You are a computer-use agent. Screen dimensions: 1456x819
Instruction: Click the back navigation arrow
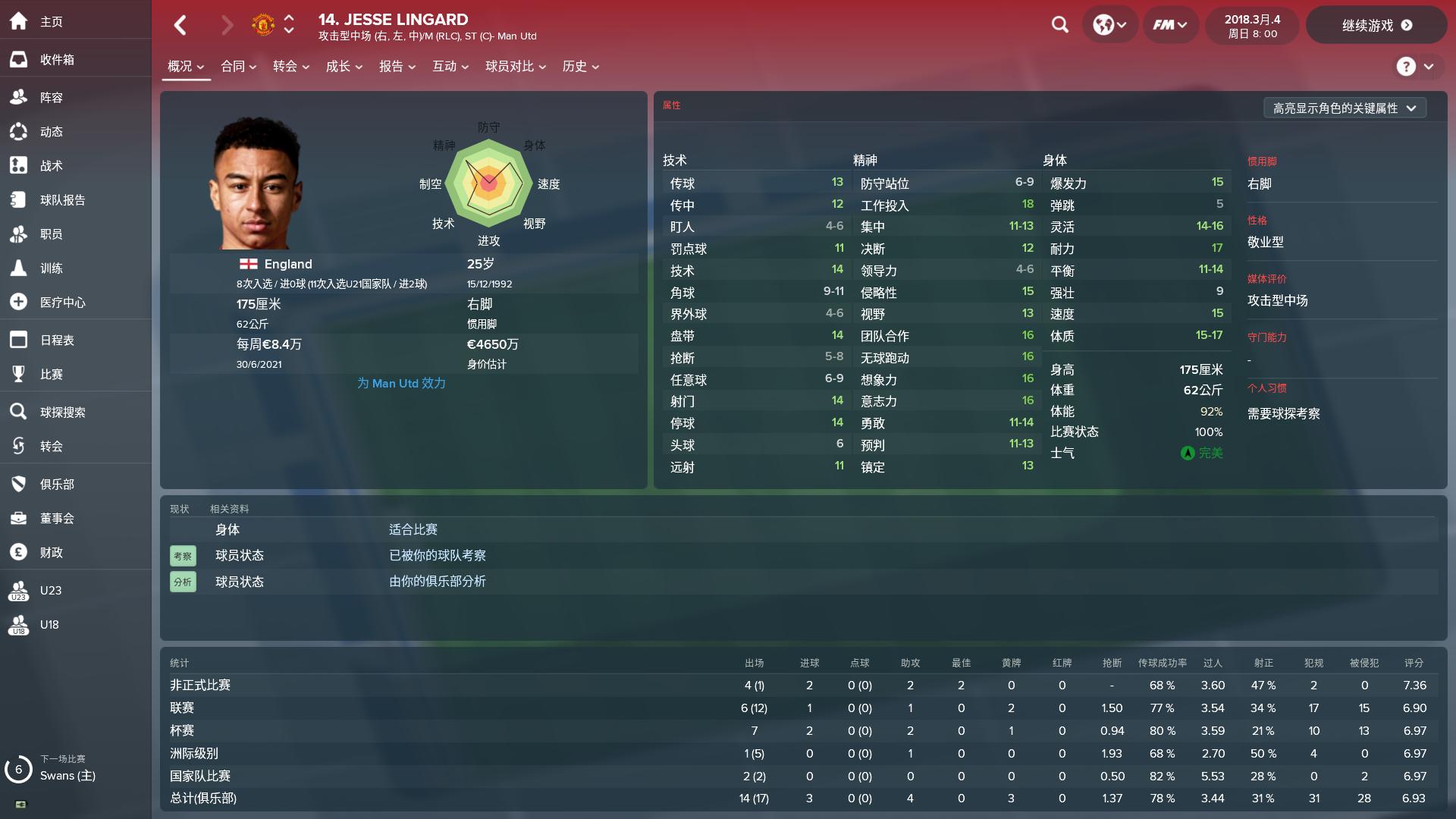point(180,25)
